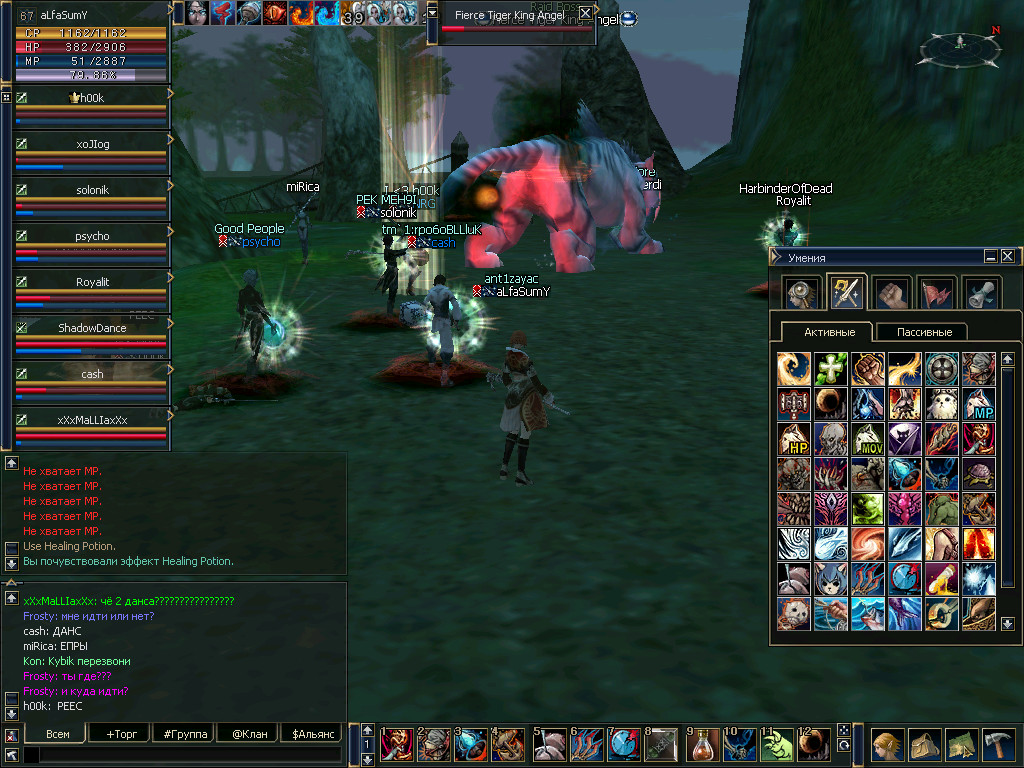
Task: Close the Умения skills window
Action: 1007,256
